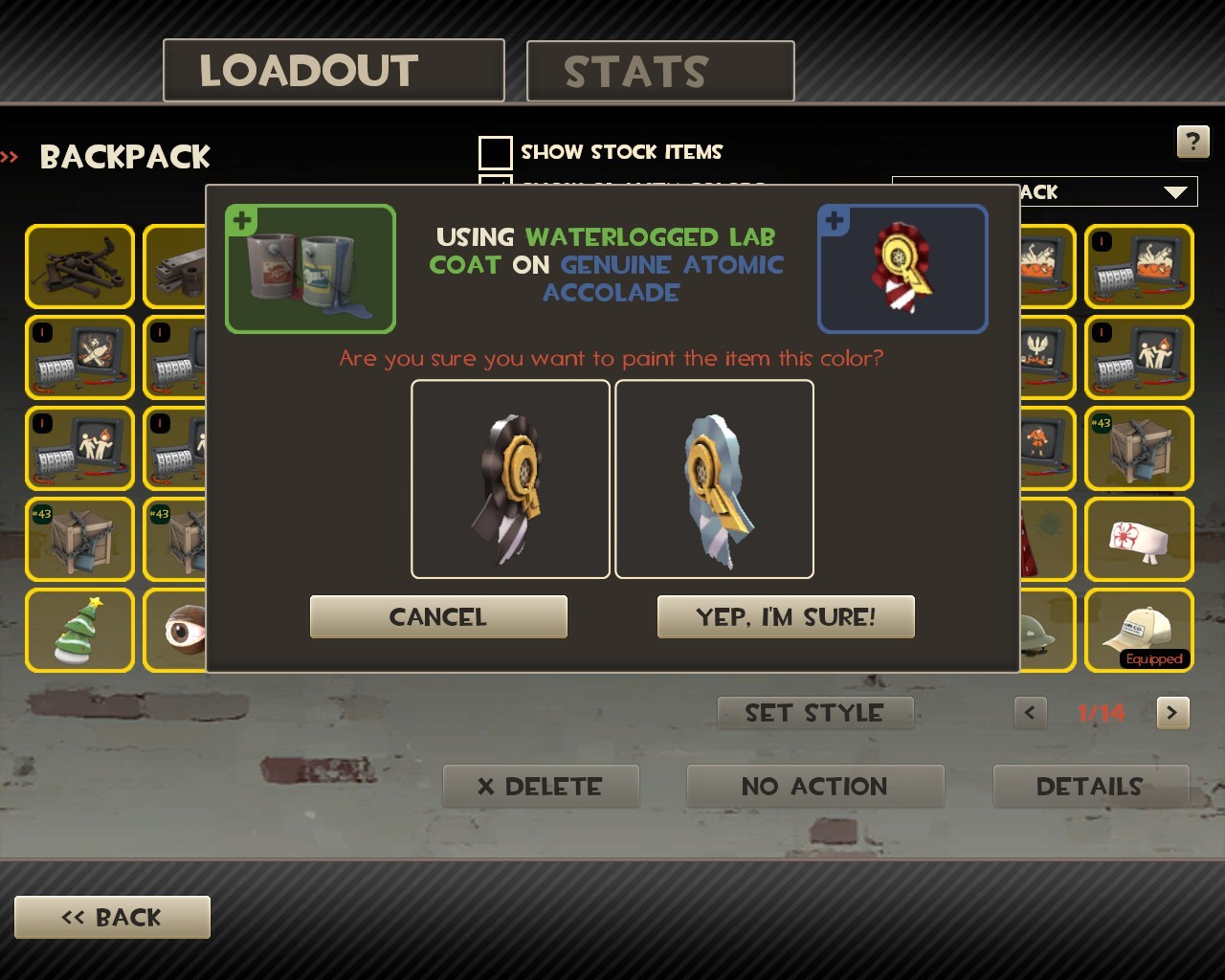Select the white flowered hat slot
Screen dimensions: 1225x980
1139,539
